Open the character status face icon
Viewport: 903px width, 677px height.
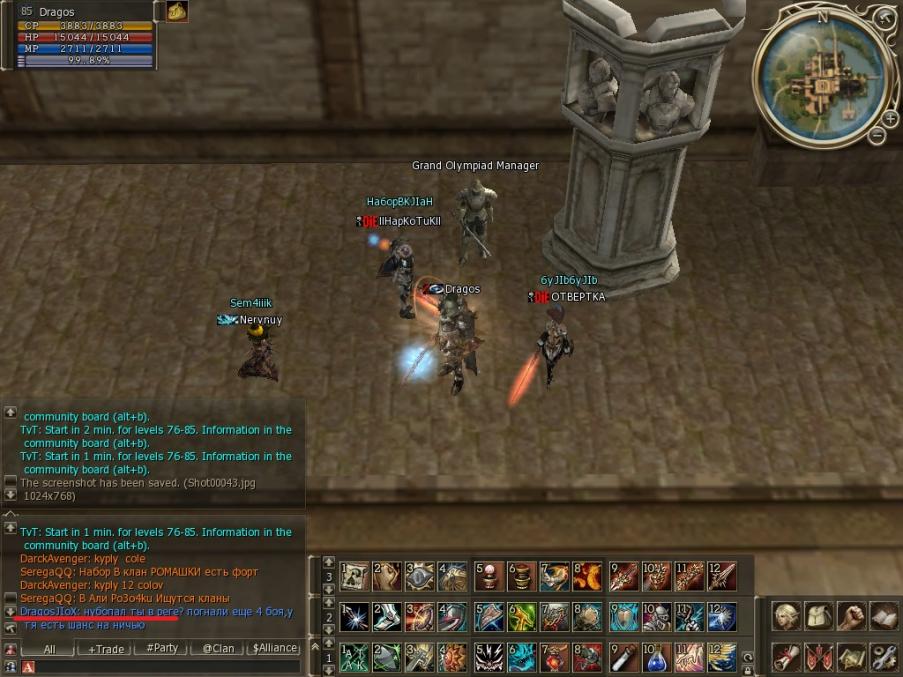click(x=786, y=616)
